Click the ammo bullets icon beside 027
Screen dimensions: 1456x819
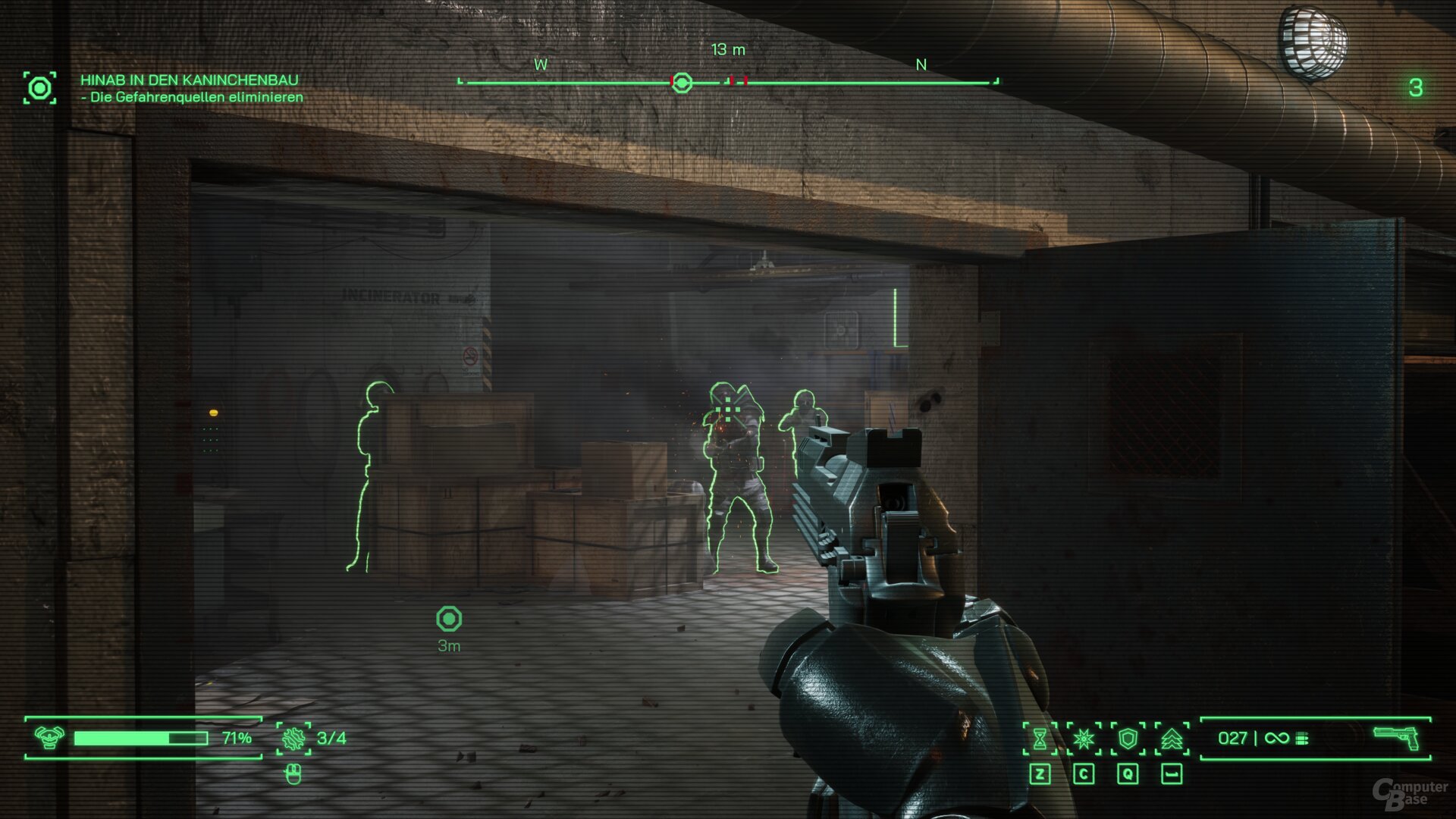click(x=1303, y=738)
